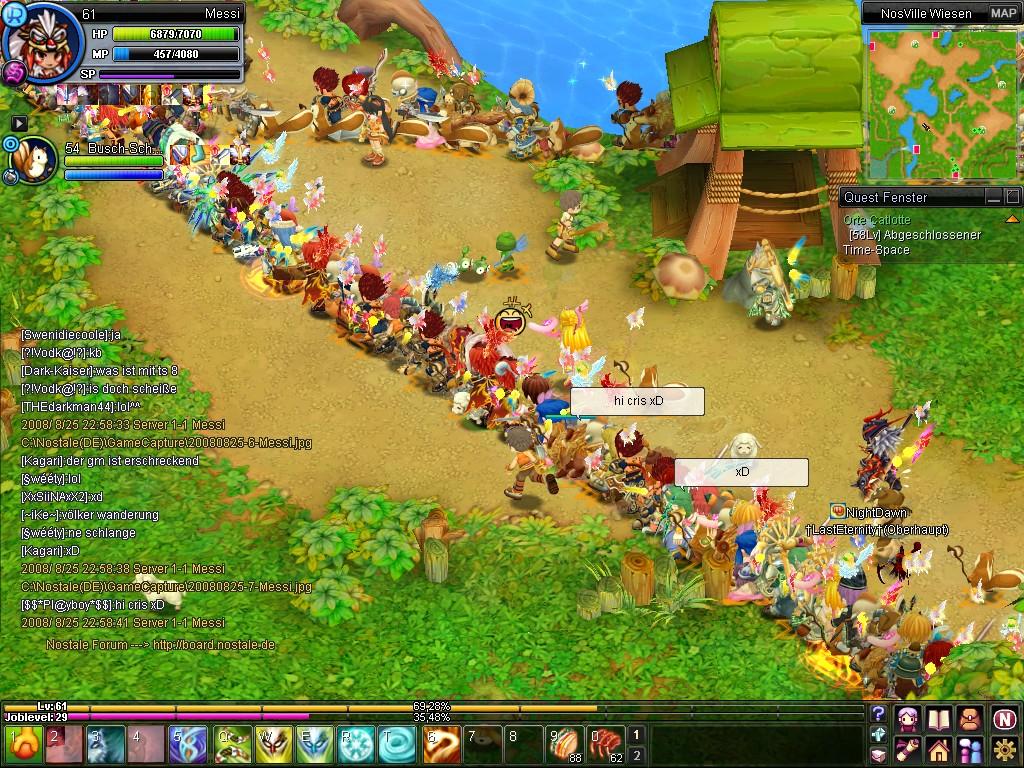Toggle the small arrow button above pet portrait
This screenshot has width=1024, height=768.
(19, 123)
